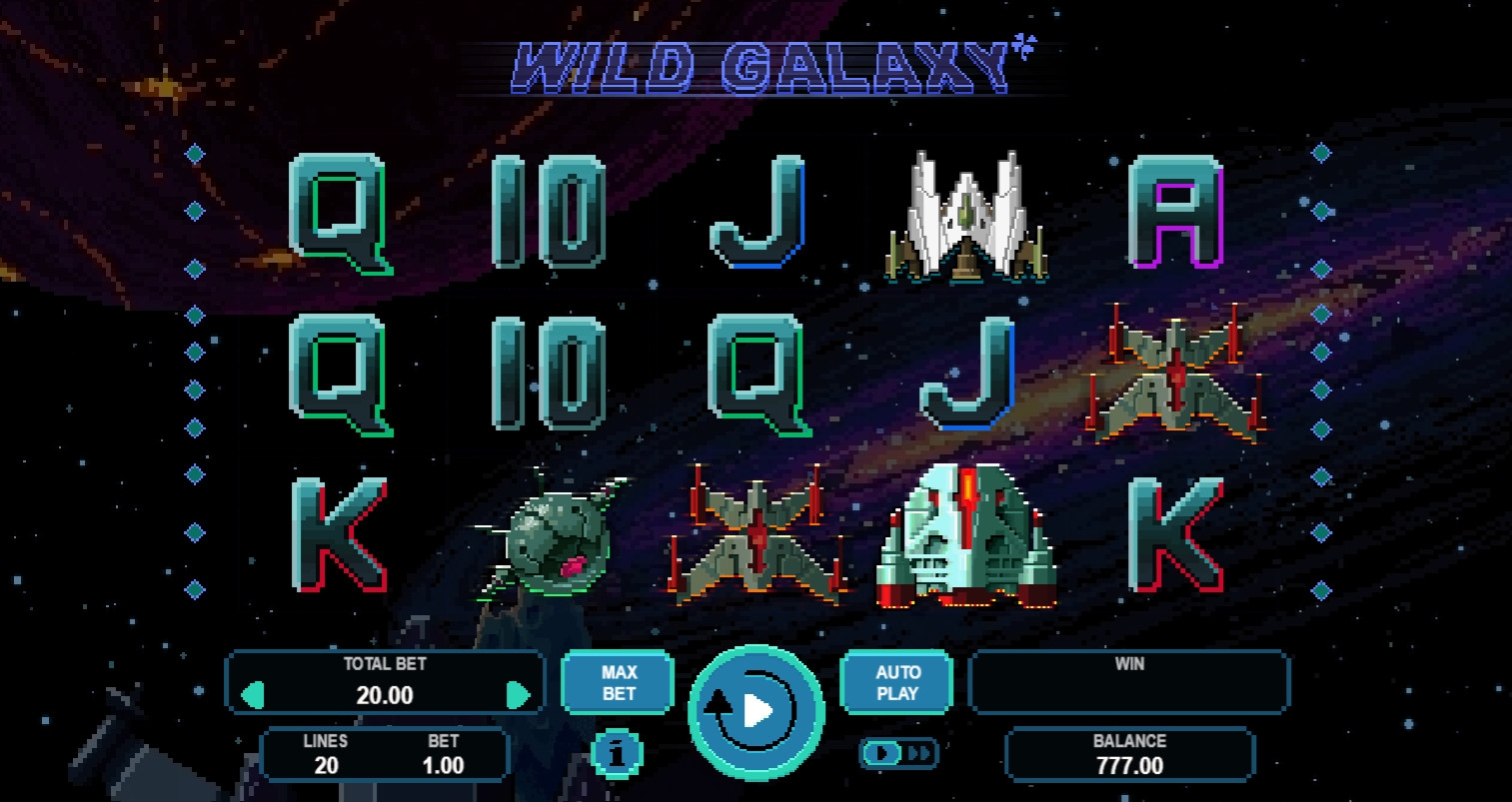The height and width of the screenshot is (802, 1512).
Task: Click the MAX BET button
Action: pyautogui.click(x=619, y=683)
